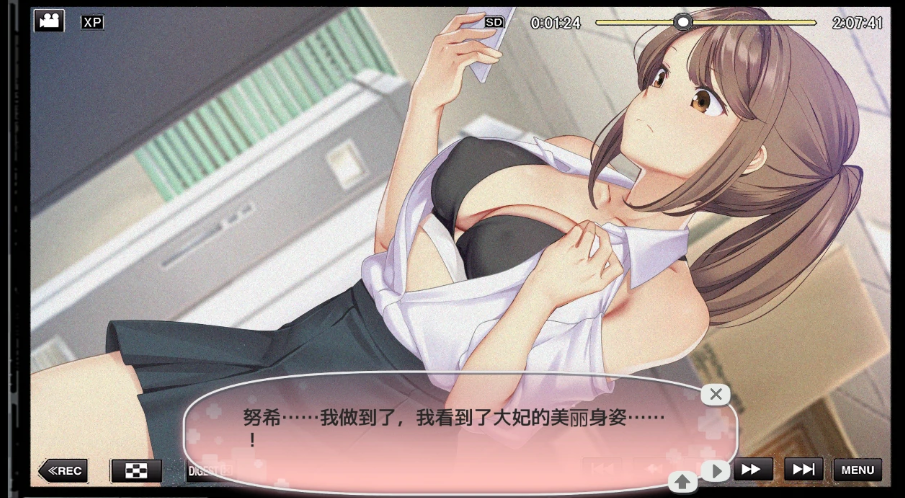Toggle the checkered pattern button
The image size is (905, 498).
[x=136, y=470]
